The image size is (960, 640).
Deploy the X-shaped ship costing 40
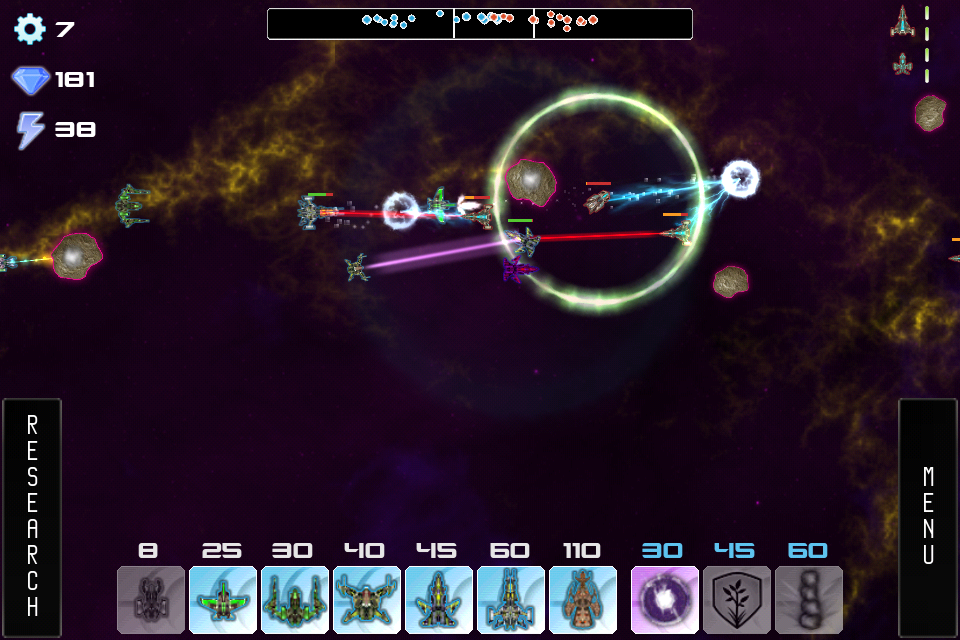[367, 600]
